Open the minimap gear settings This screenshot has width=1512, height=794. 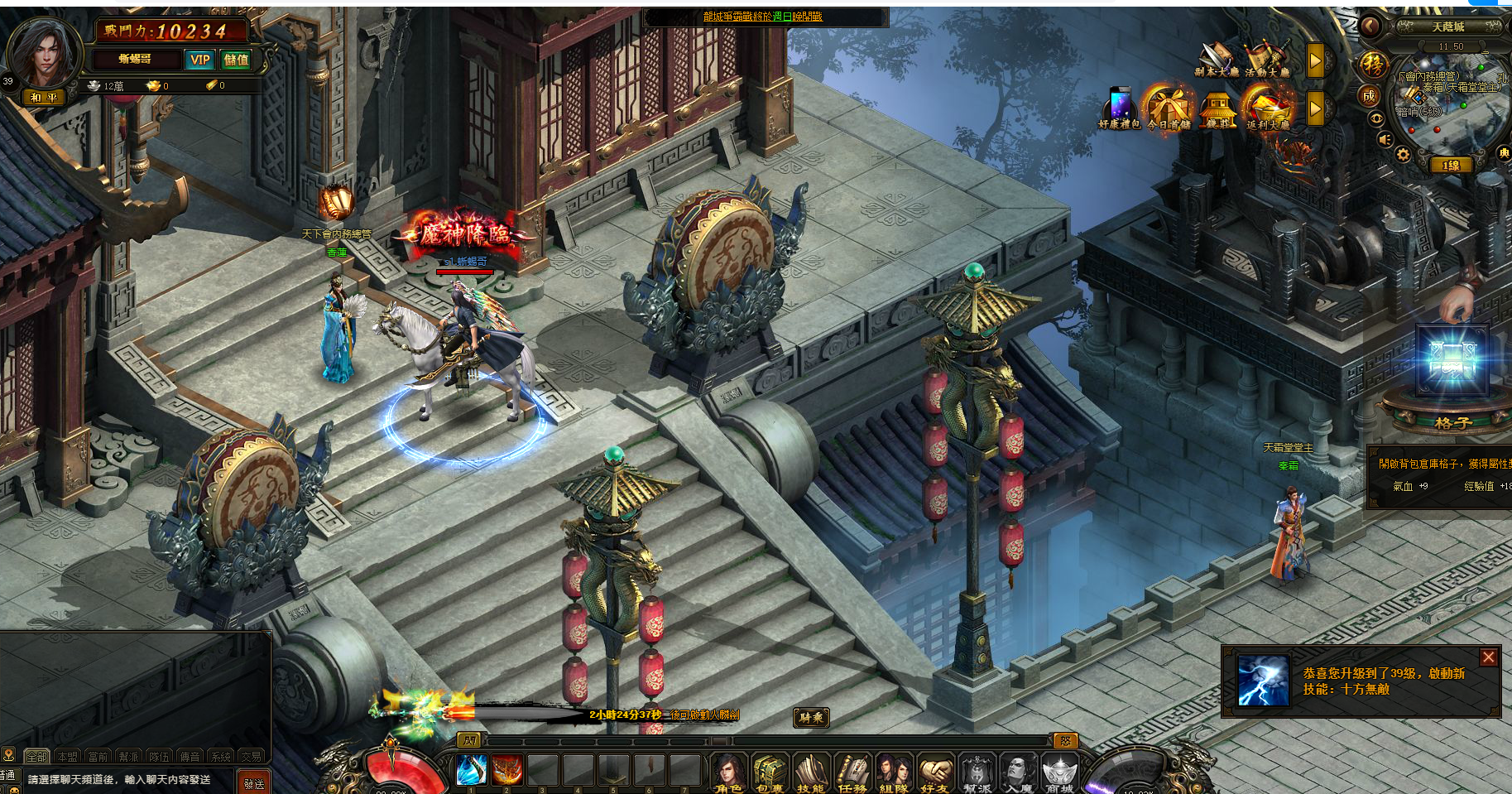click(x=1403, y=155)
